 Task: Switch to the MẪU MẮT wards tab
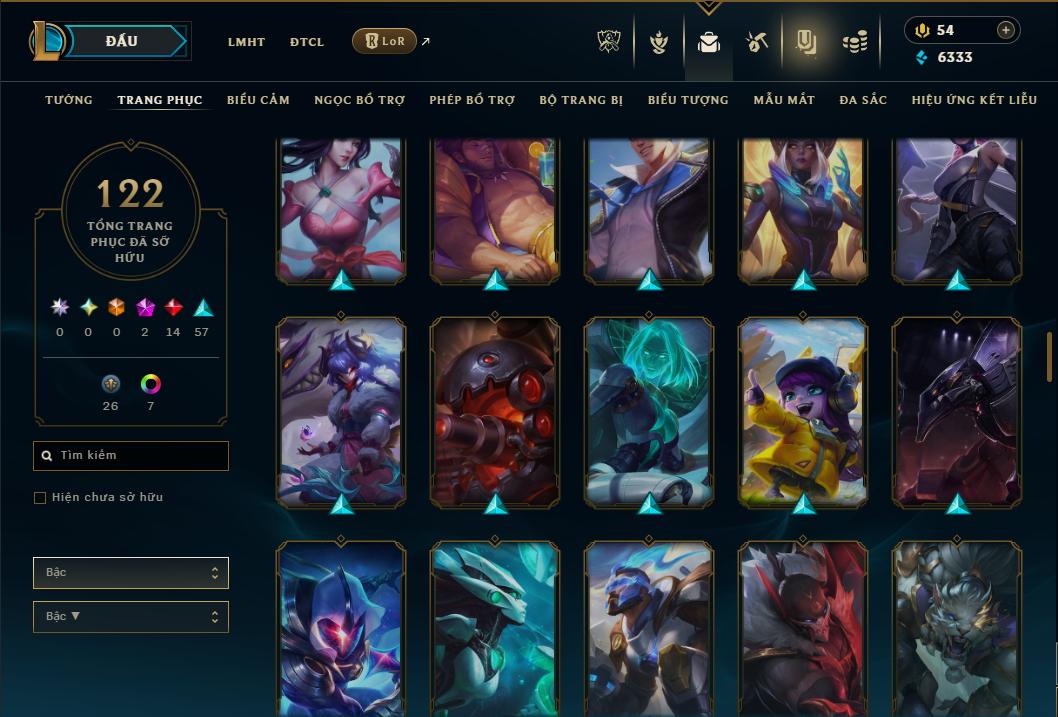[x=784, y=100]
